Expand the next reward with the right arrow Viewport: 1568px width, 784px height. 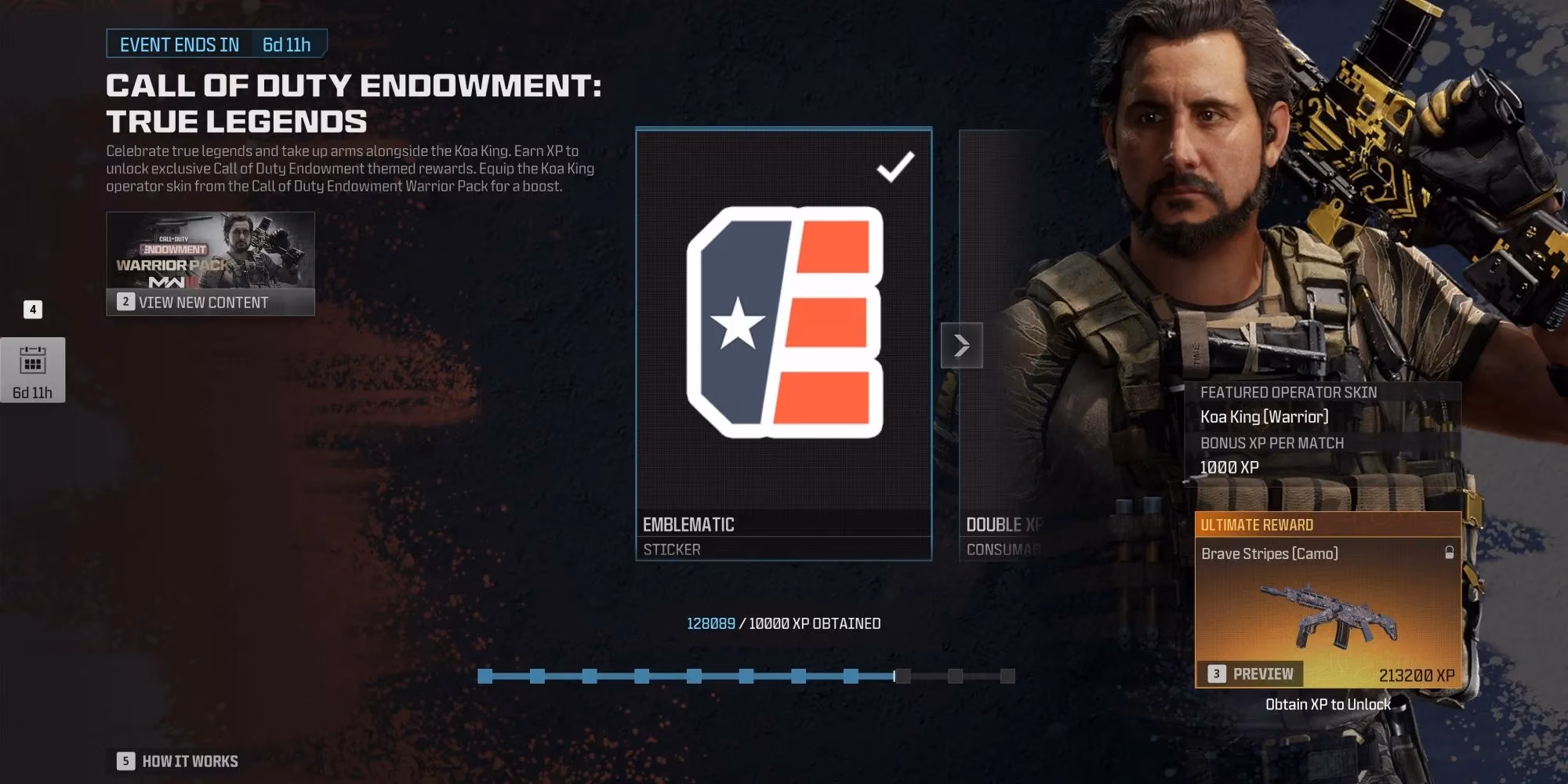pos(961,345)
